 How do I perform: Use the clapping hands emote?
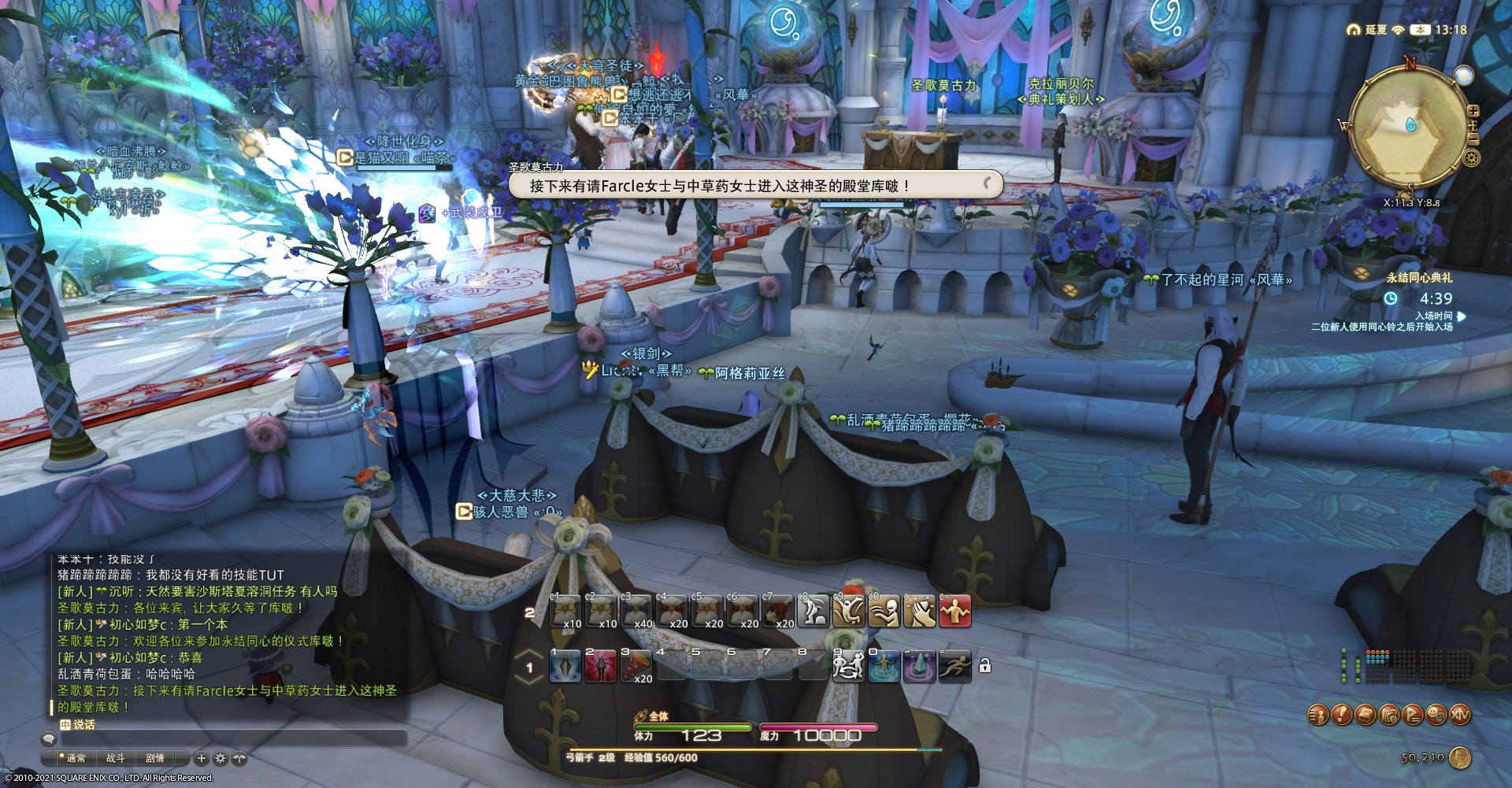[919, 612]
